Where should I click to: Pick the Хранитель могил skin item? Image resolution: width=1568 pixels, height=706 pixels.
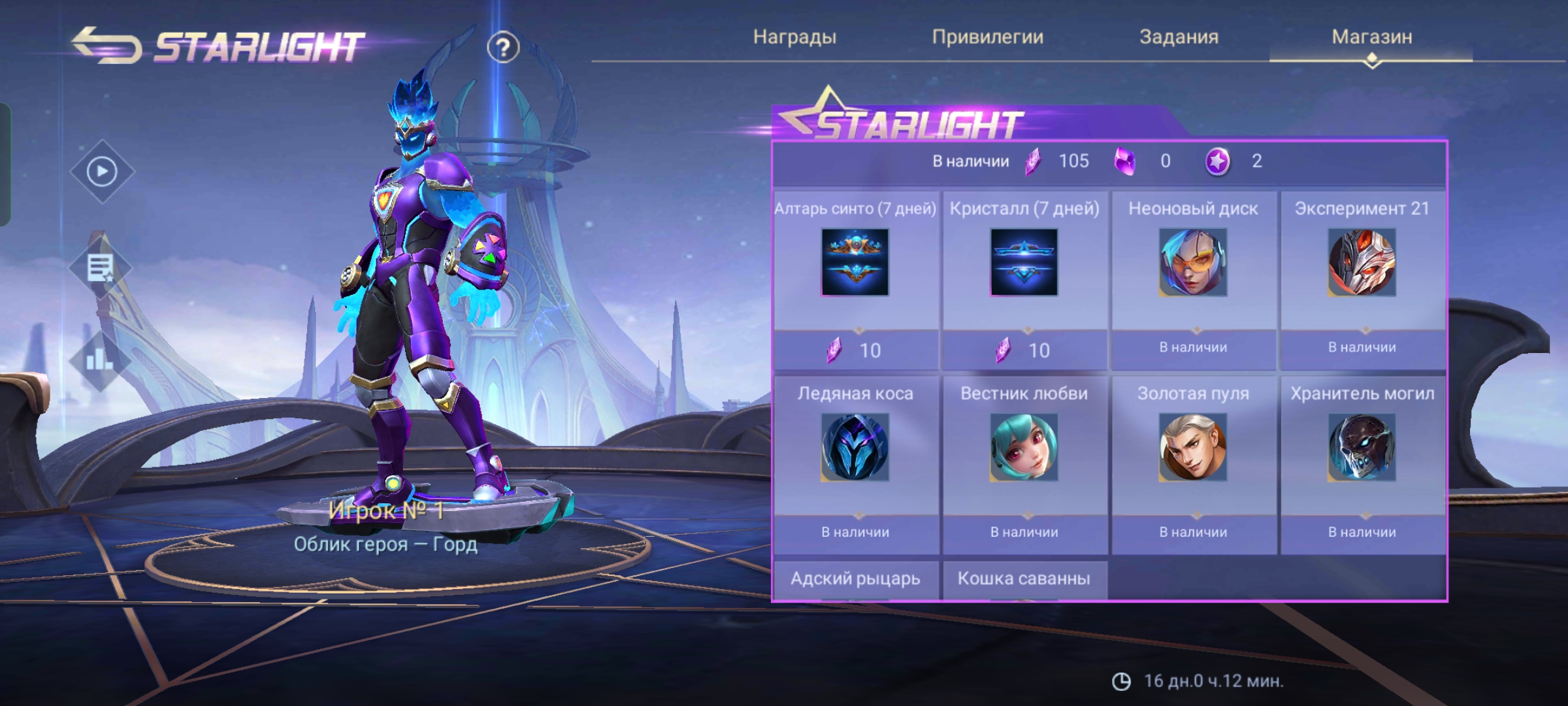pos(1362,448)
